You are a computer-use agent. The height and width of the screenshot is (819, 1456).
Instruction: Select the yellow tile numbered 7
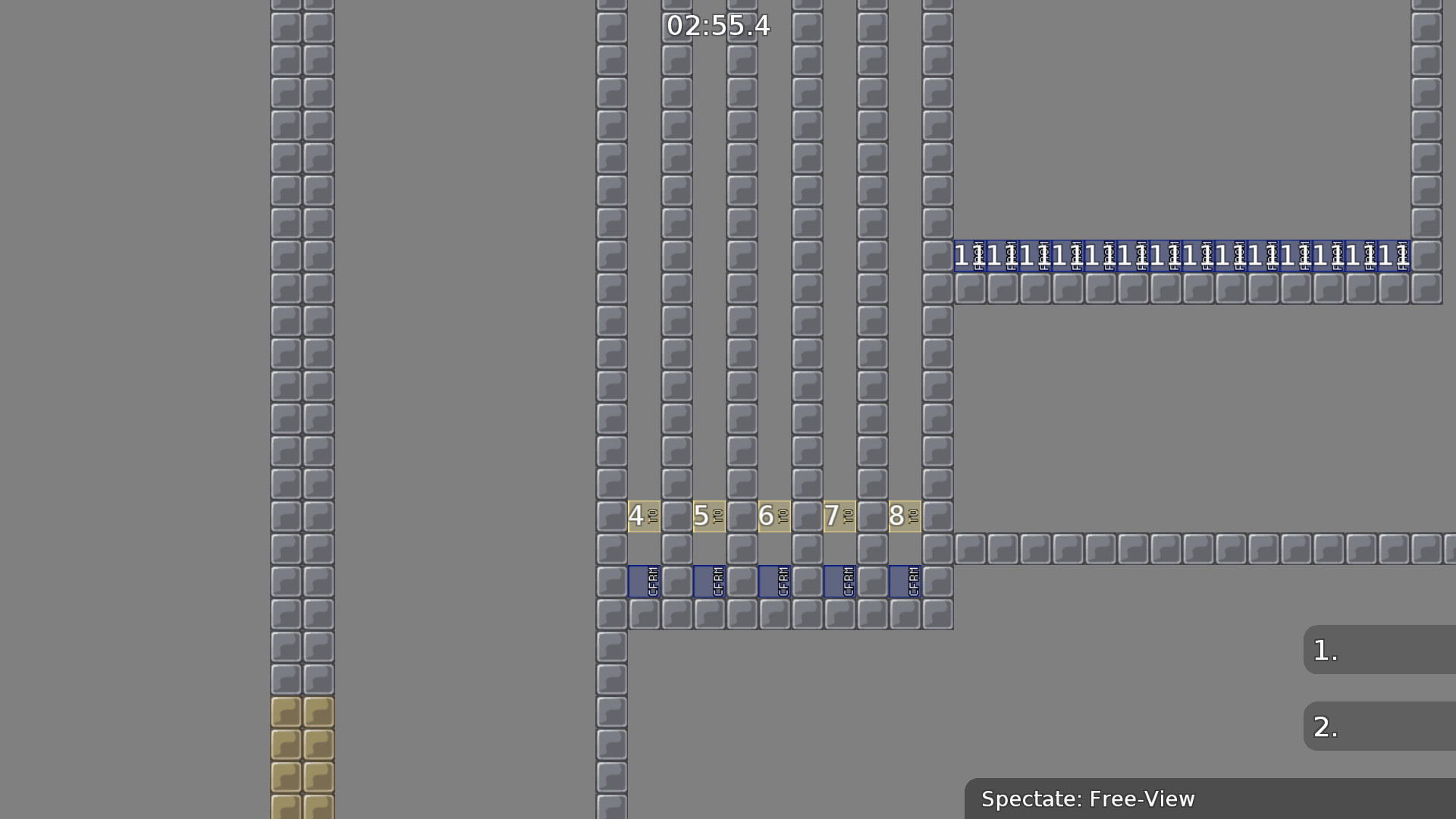839,515
